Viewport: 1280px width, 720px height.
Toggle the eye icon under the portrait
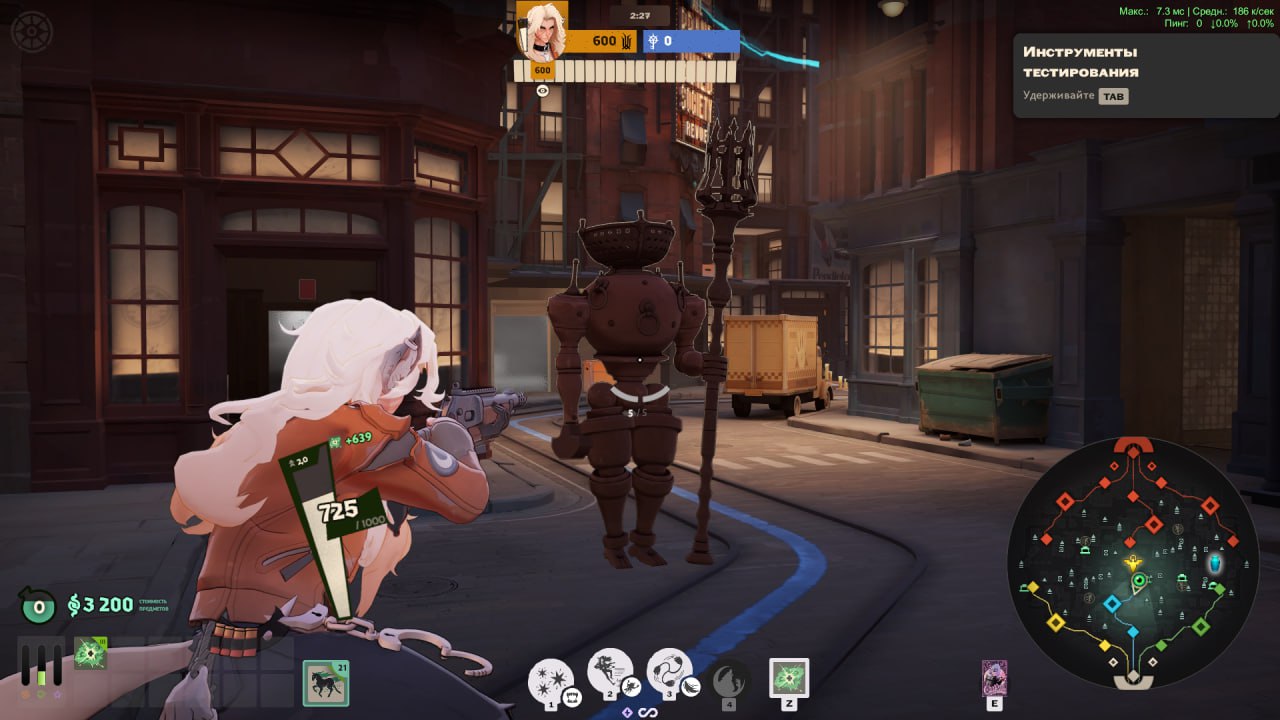[x=543, y=90]
